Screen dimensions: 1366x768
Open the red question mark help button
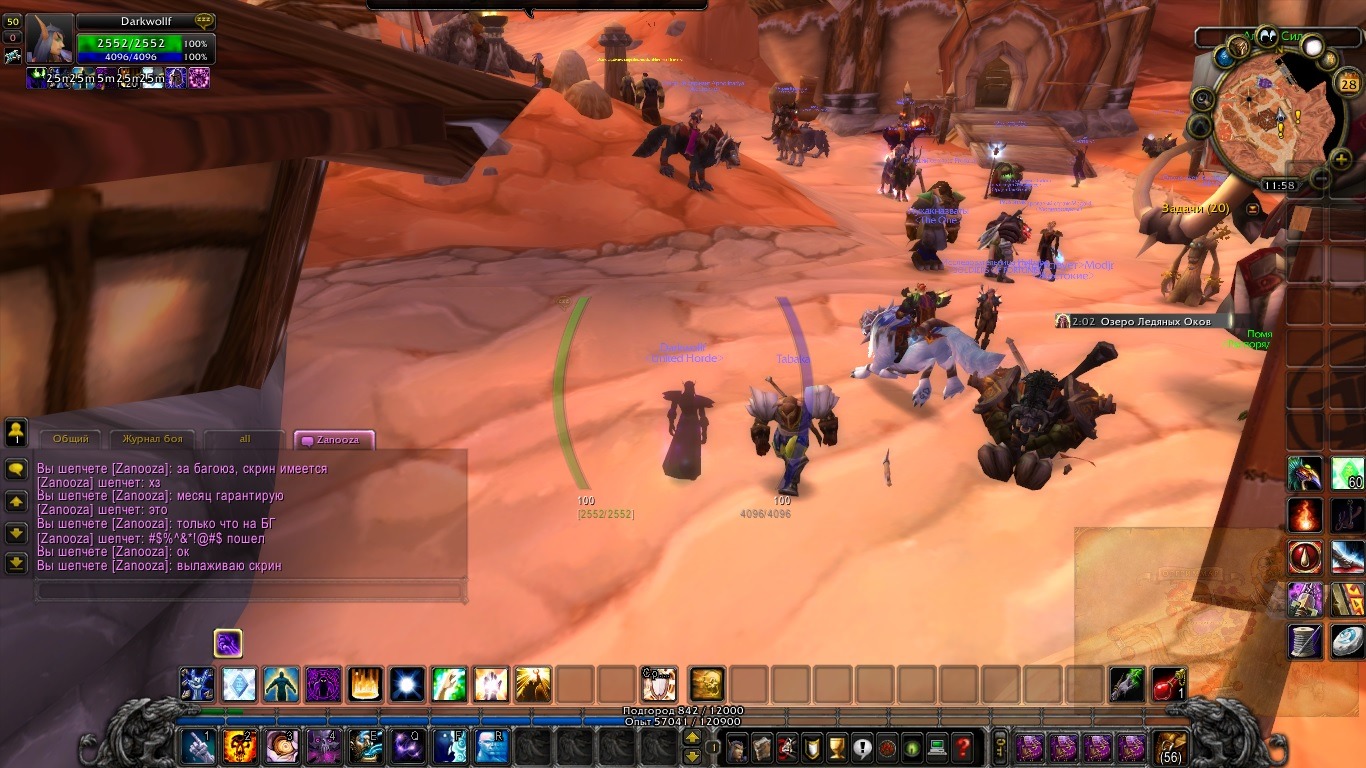pyautogui.click(x=962, y=747)
